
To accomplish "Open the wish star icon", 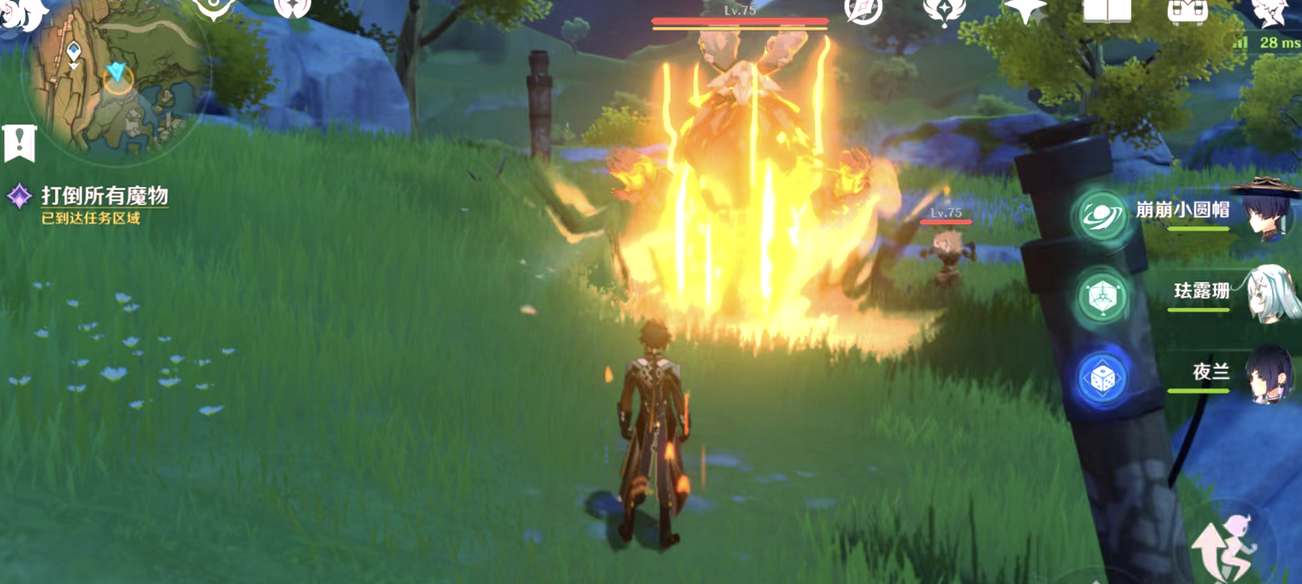I will [1024, 10].
